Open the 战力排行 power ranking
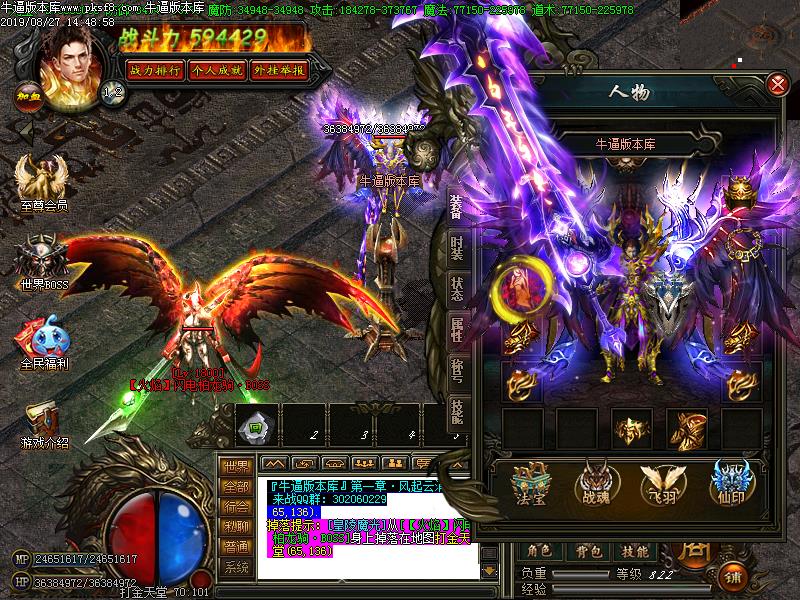 (153, 70)
